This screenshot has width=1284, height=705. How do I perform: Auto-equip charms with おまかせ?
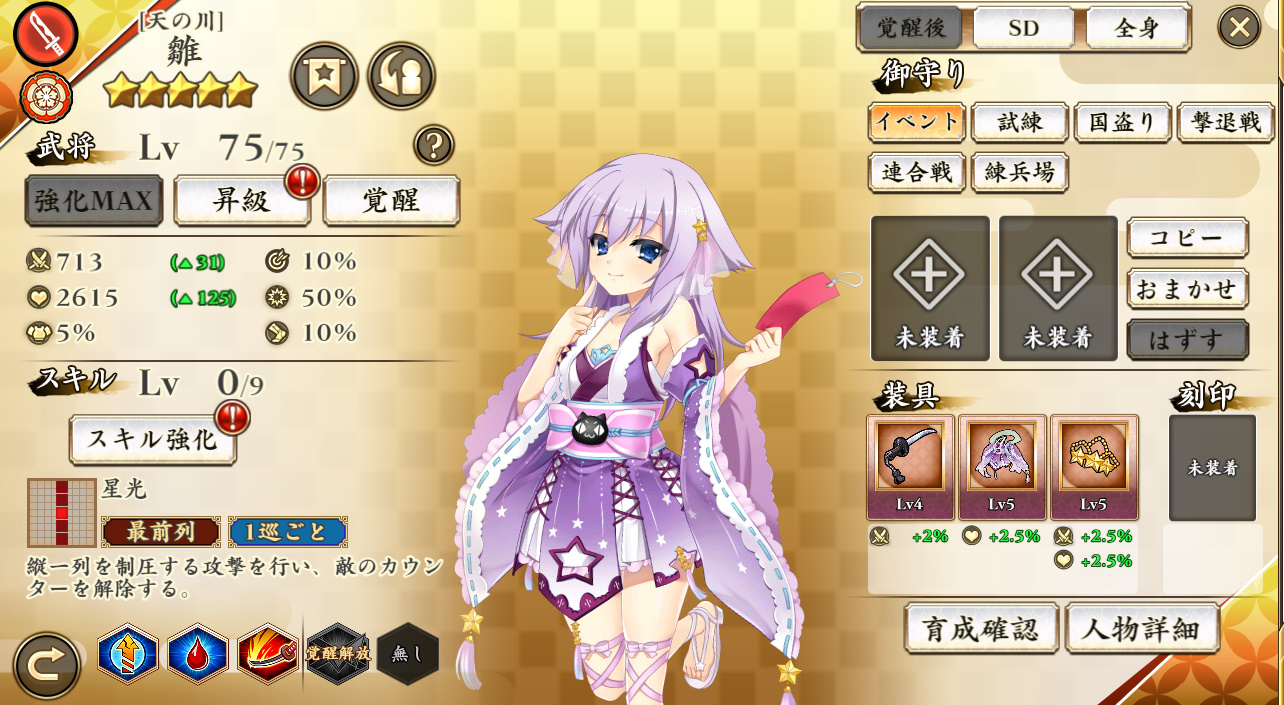(x=1187, y=289)
